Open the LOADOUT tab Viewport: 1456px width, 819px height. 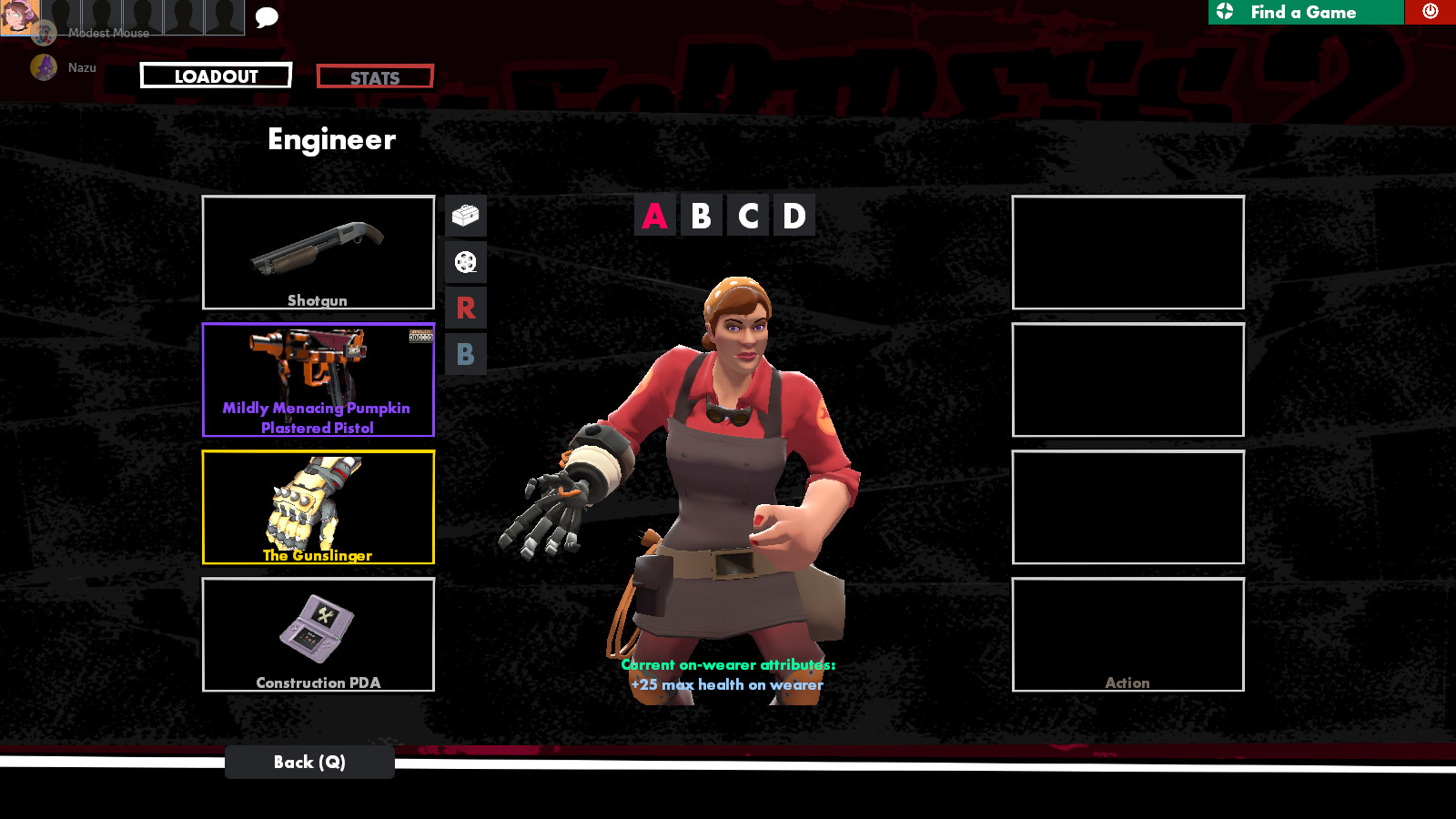click(216, 76)
